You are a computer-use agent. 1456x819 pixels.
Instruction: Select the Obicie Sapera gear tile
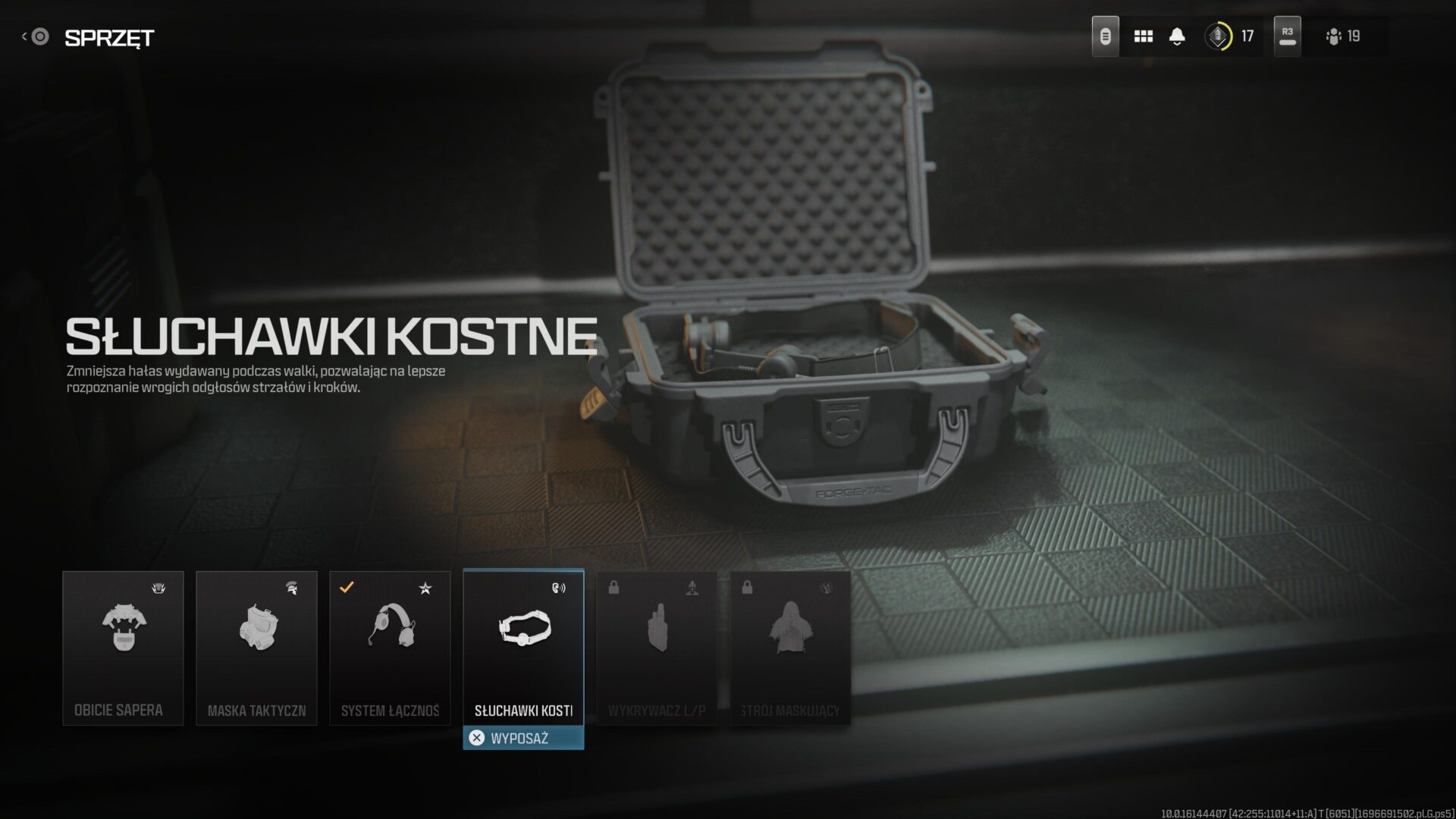pos(123,648)
